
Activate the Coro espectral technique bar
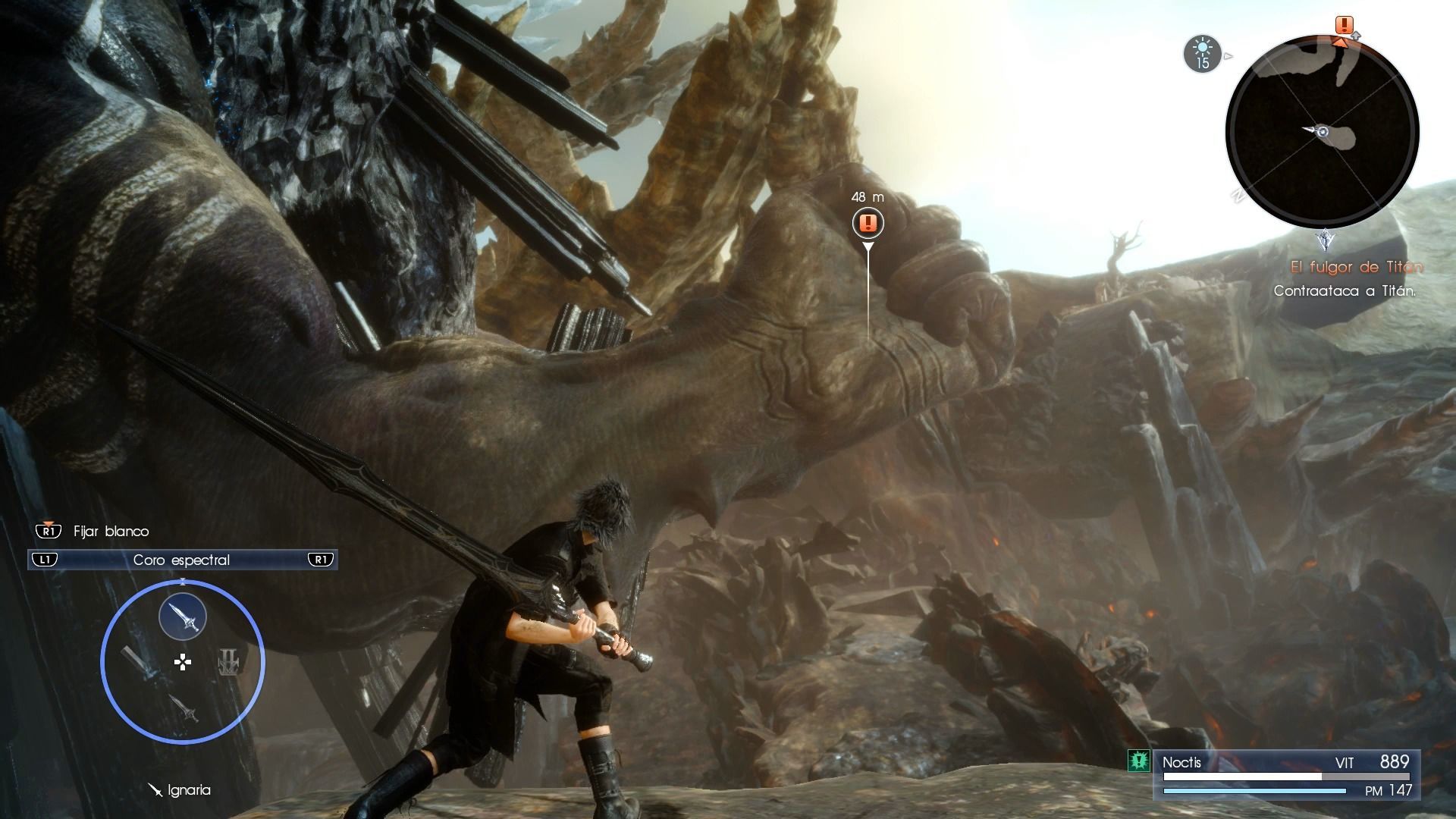pos(182,560)
